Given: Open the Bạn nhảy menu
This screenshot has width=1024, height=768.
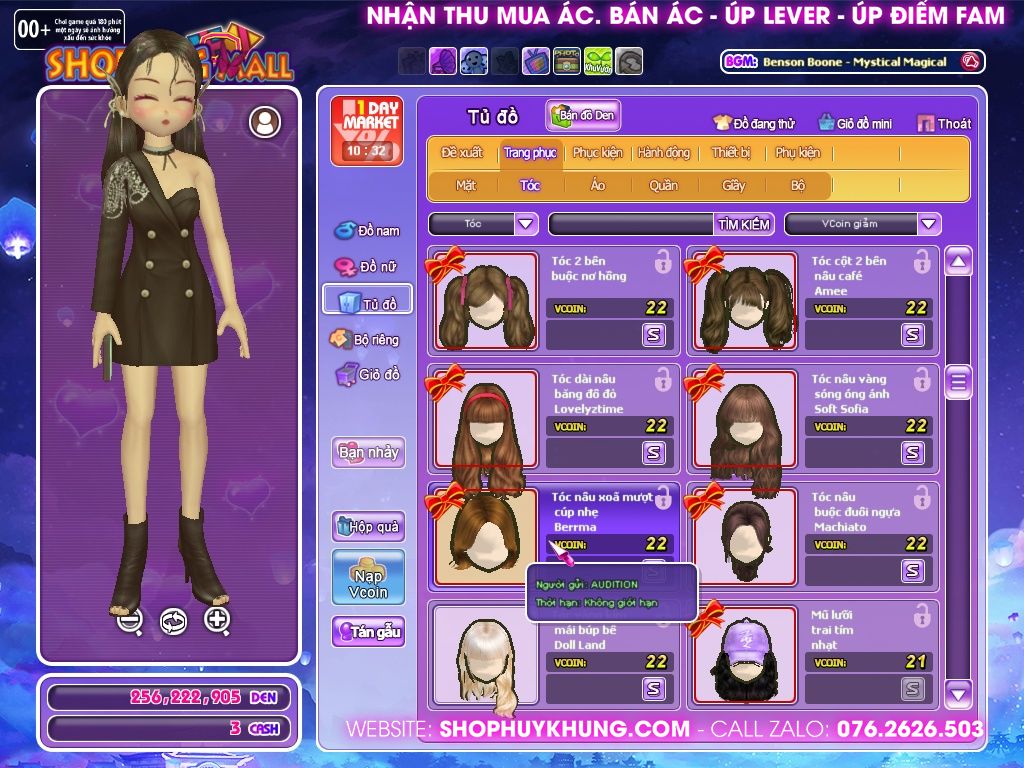Looking at the screenshot, I should tap(368, 452).
